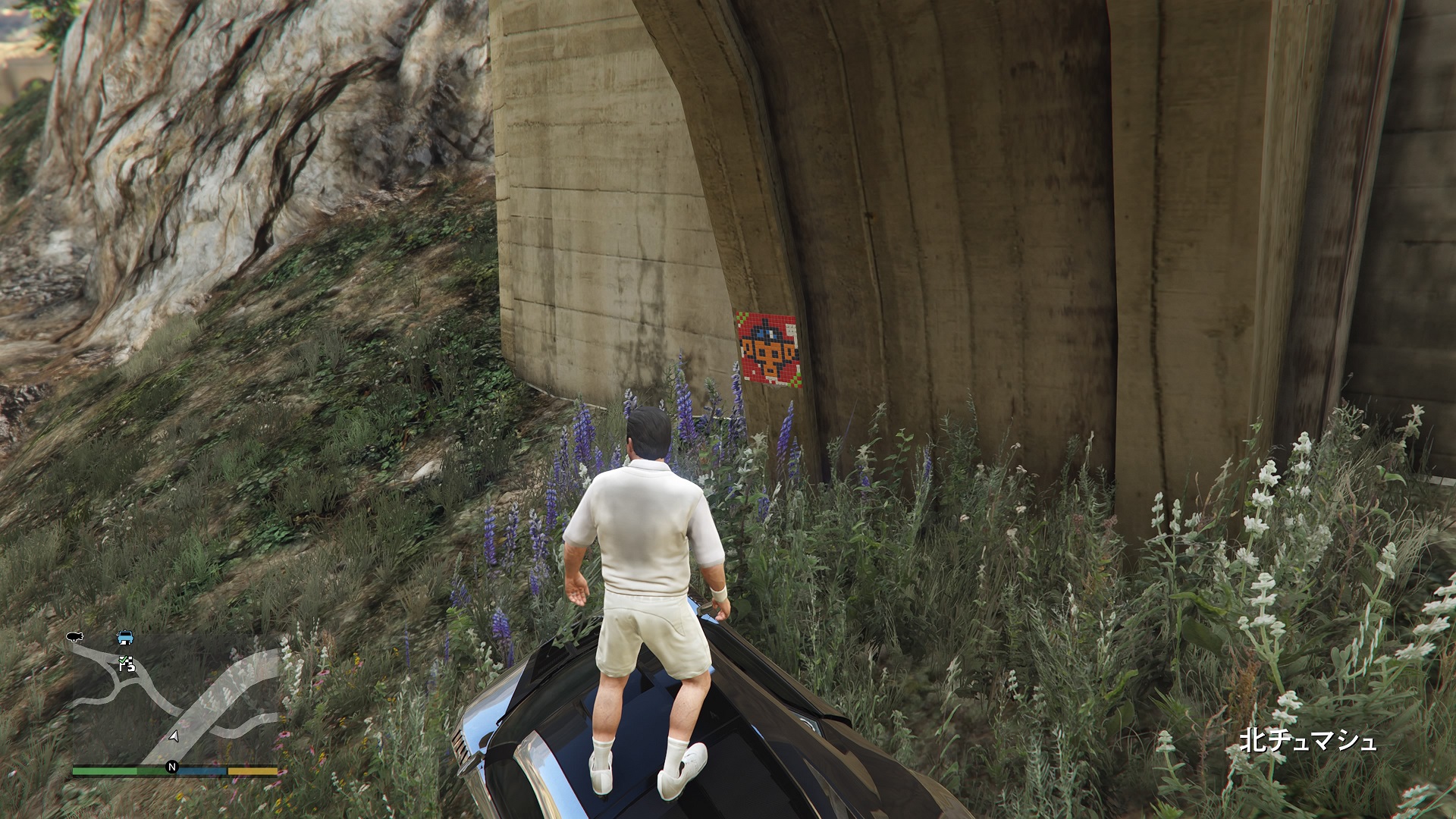1456x819 pixels.
Task: Click the blue car marker on minimap
Action: 124,637
